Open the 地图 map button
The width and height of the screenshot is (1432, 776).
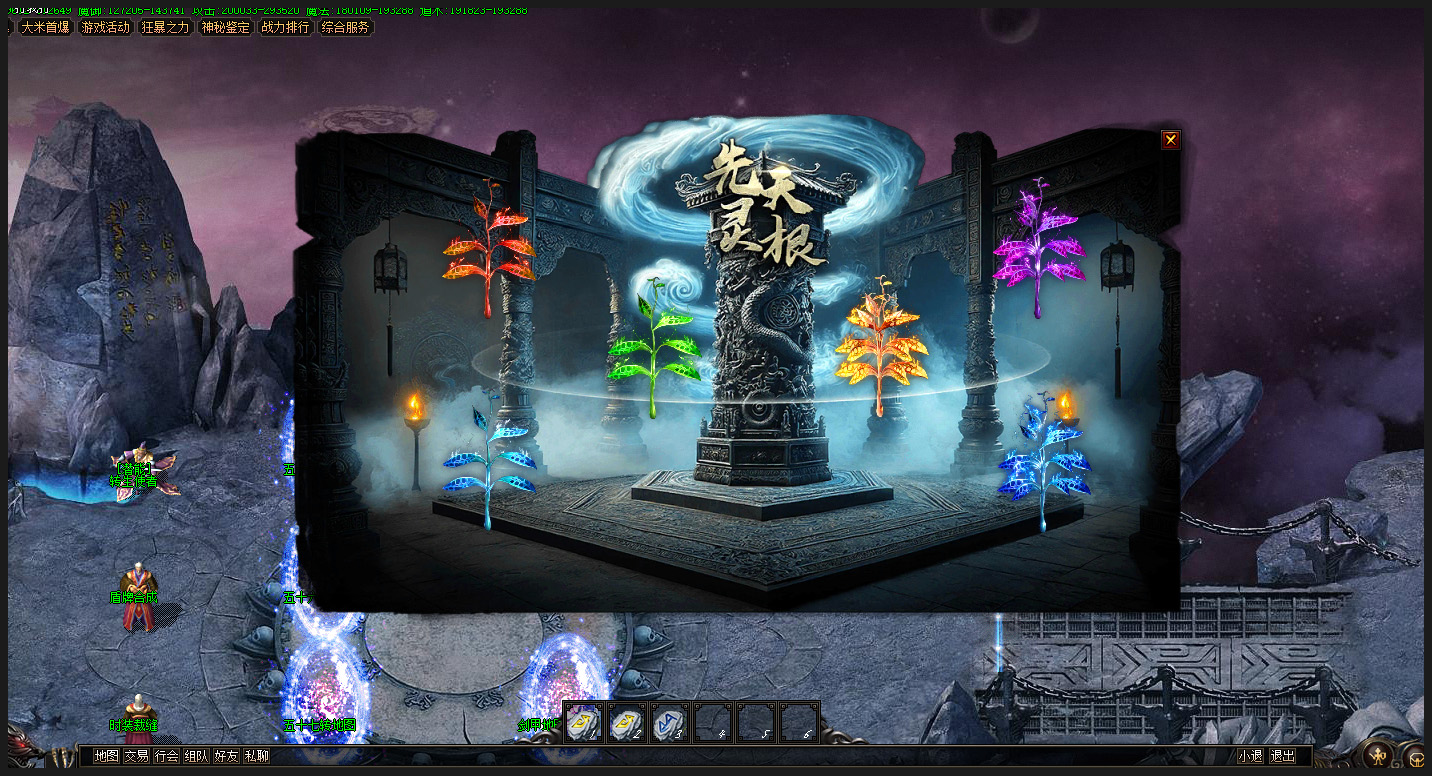click(106, 756)
